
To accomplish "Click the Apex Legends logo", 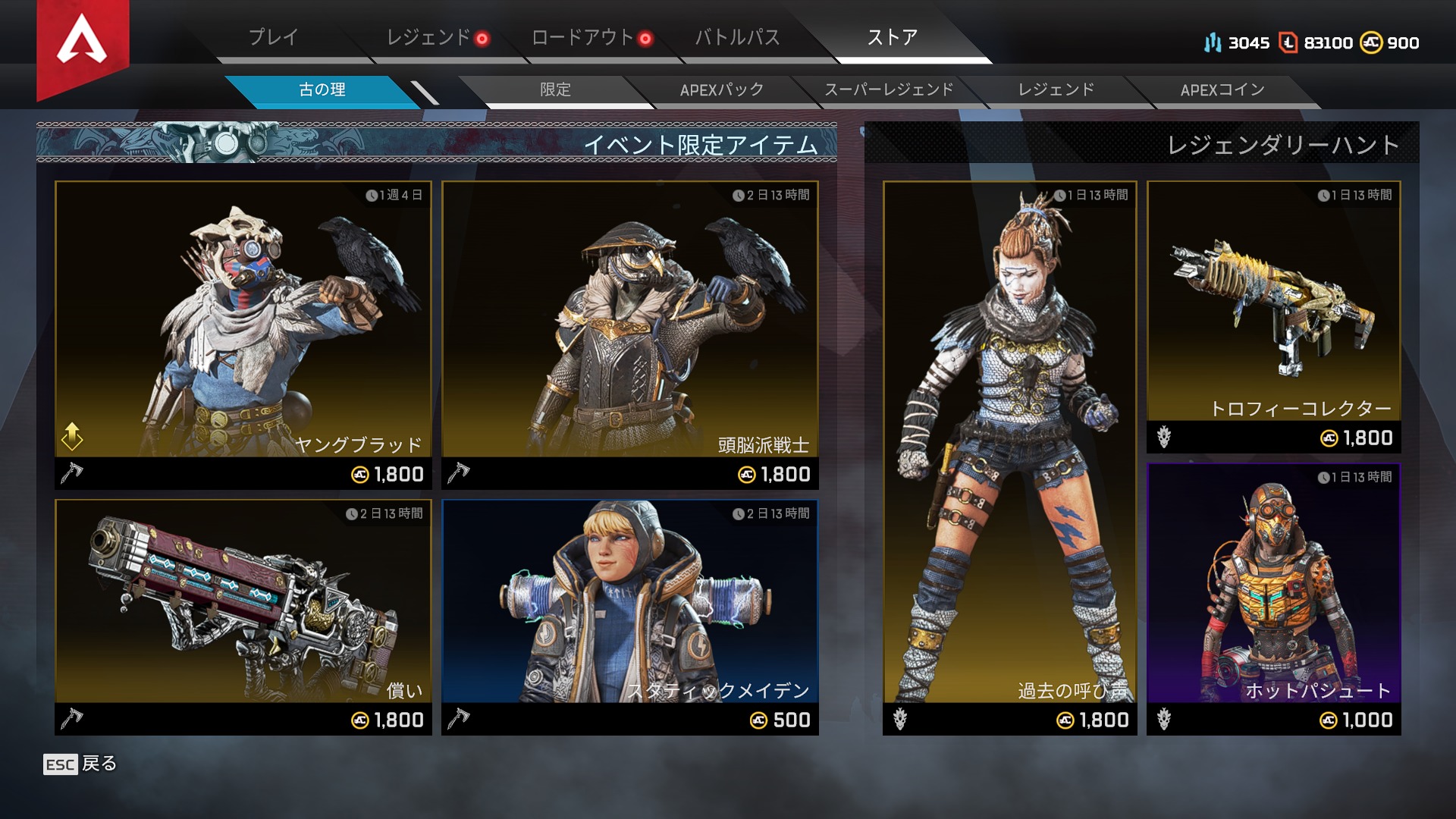I will point(83,42).
